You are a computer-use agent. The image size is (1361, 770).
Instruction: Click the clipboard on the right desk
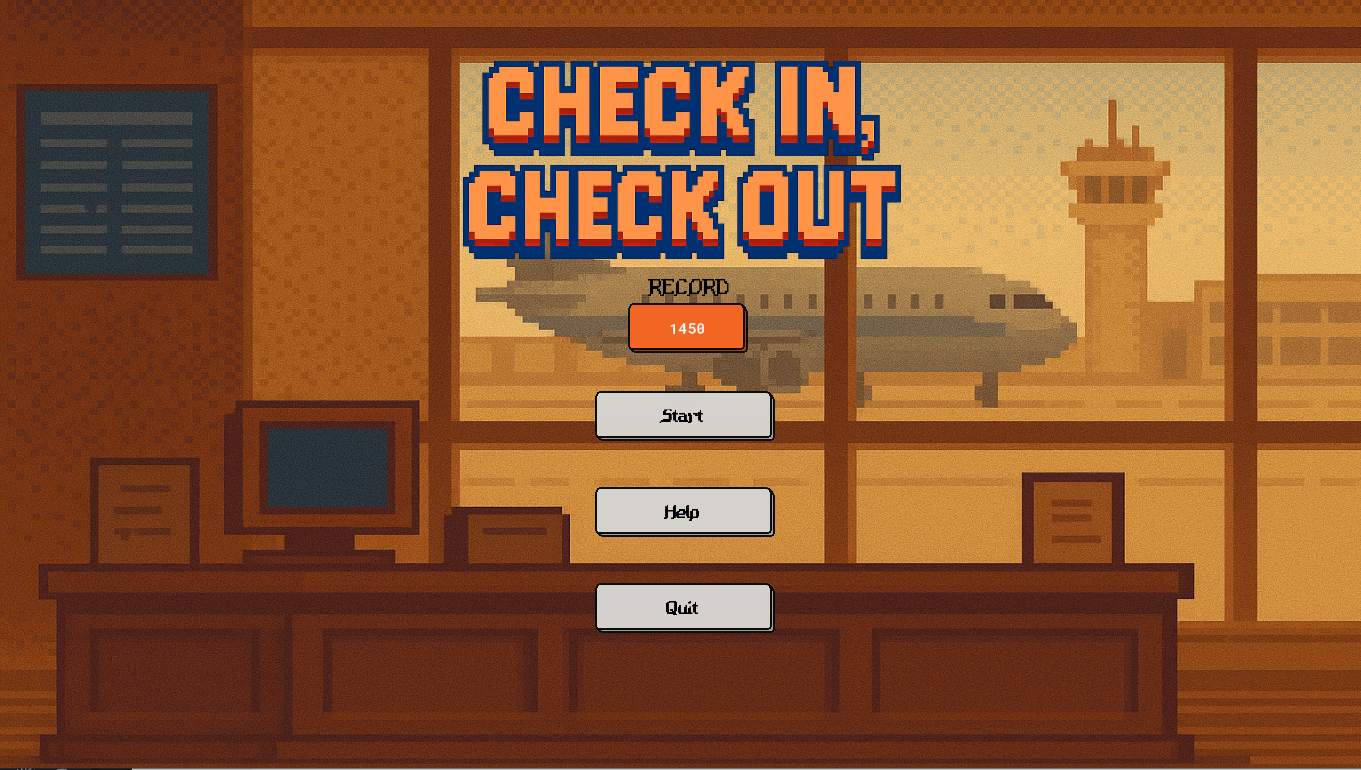1075,520
